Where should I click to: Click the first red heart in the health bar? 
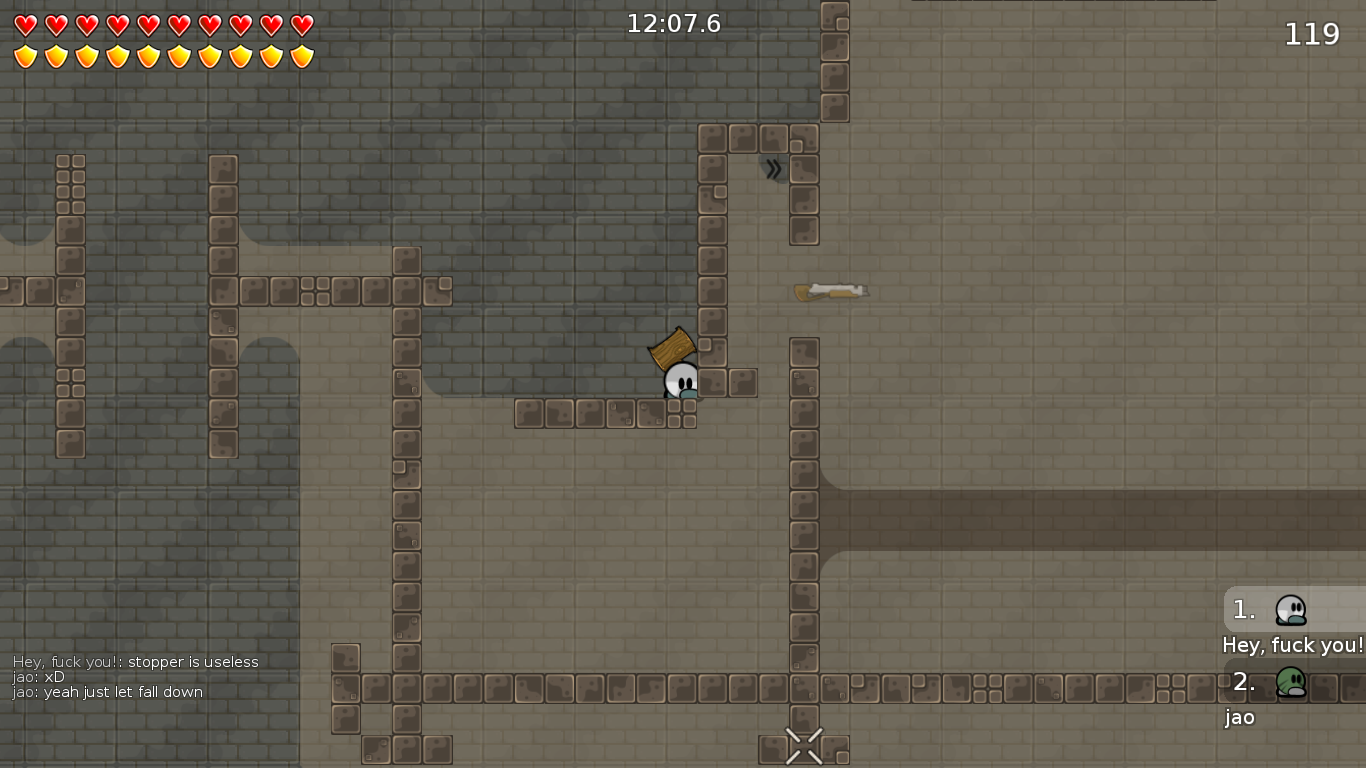[x=24, y=24]
